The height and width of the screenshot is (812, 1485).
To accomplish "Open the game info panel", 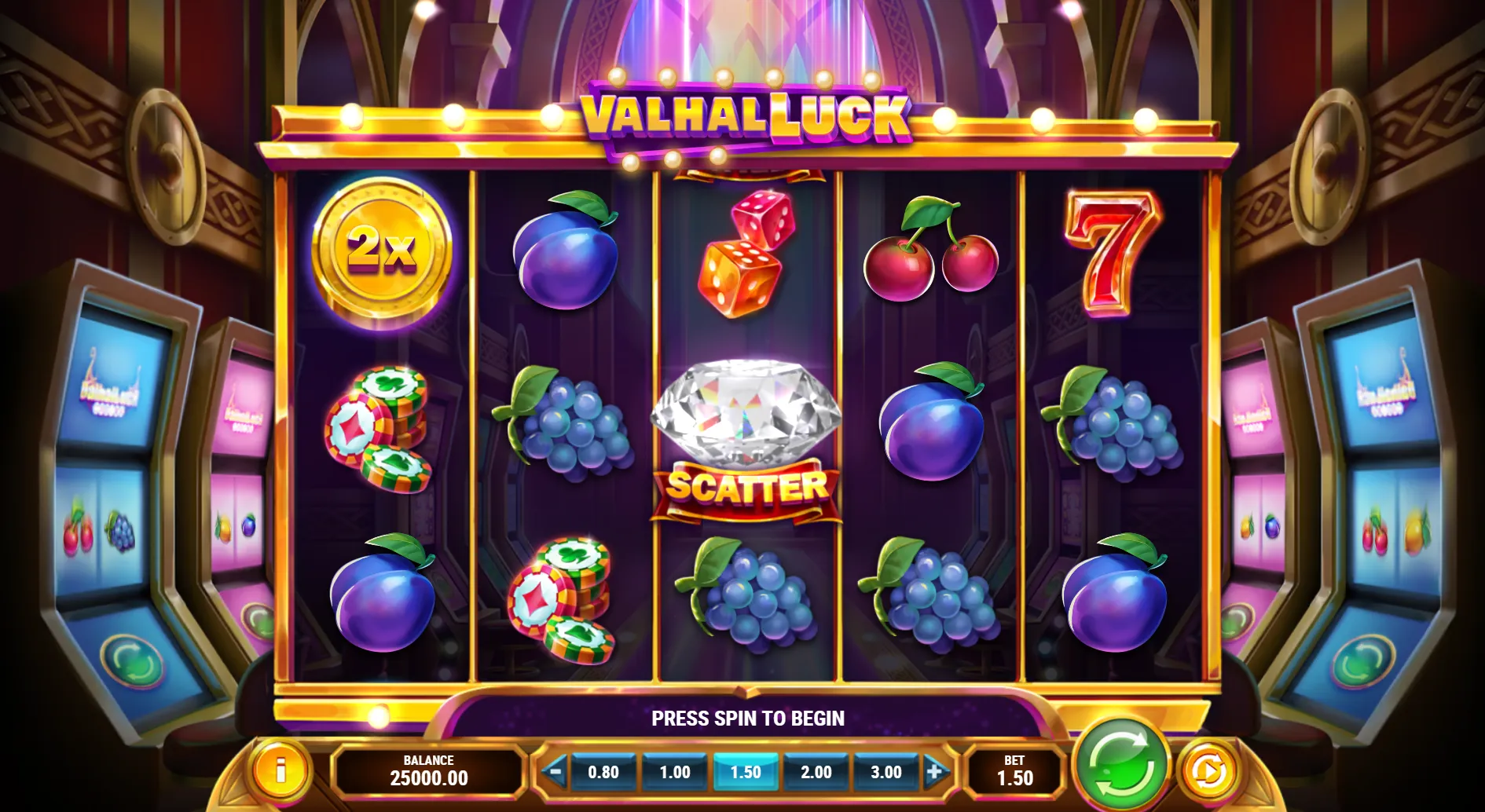I will click(280, 771).
